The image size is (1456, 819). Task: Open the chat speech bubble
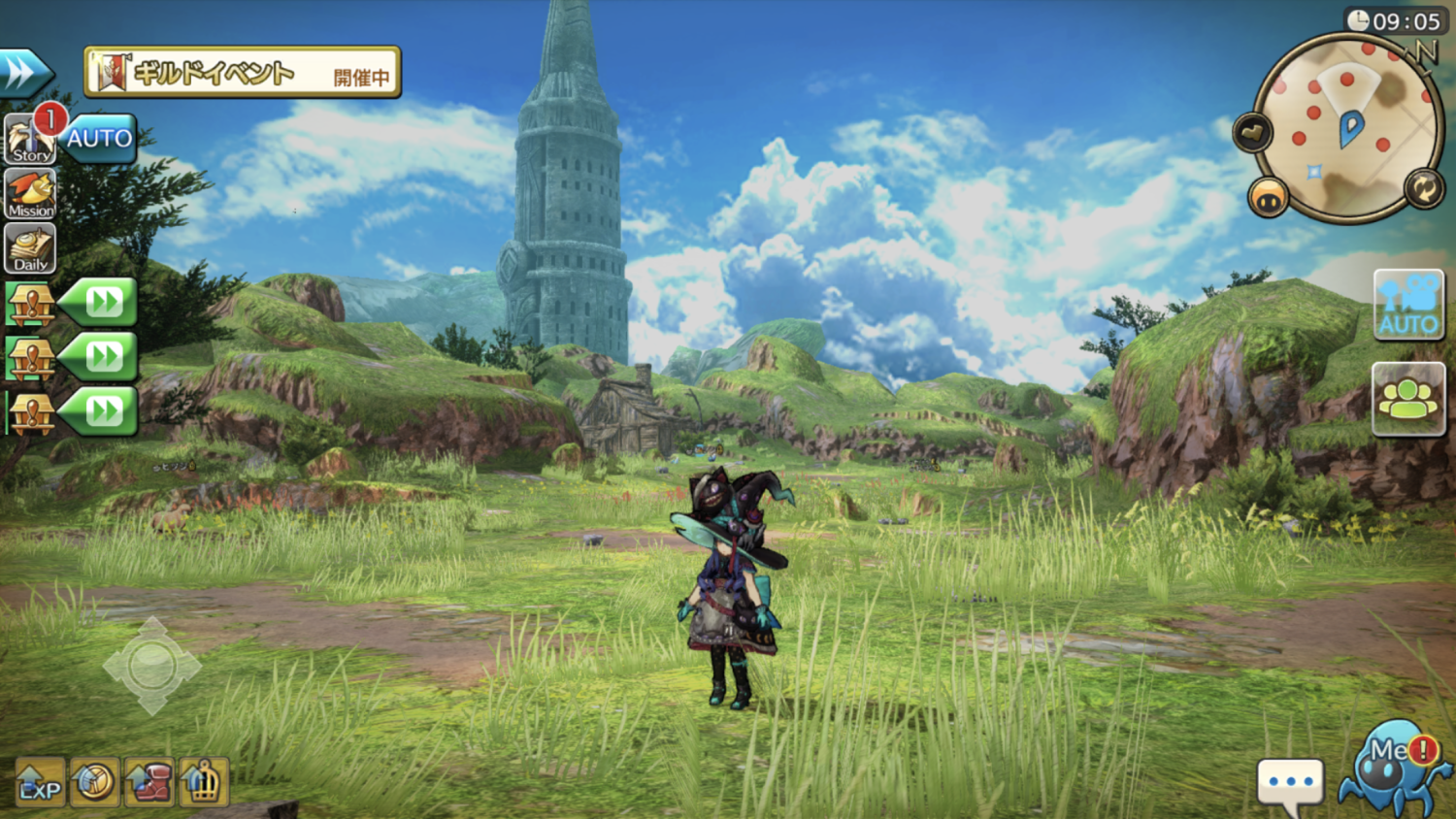[1290, 782]
